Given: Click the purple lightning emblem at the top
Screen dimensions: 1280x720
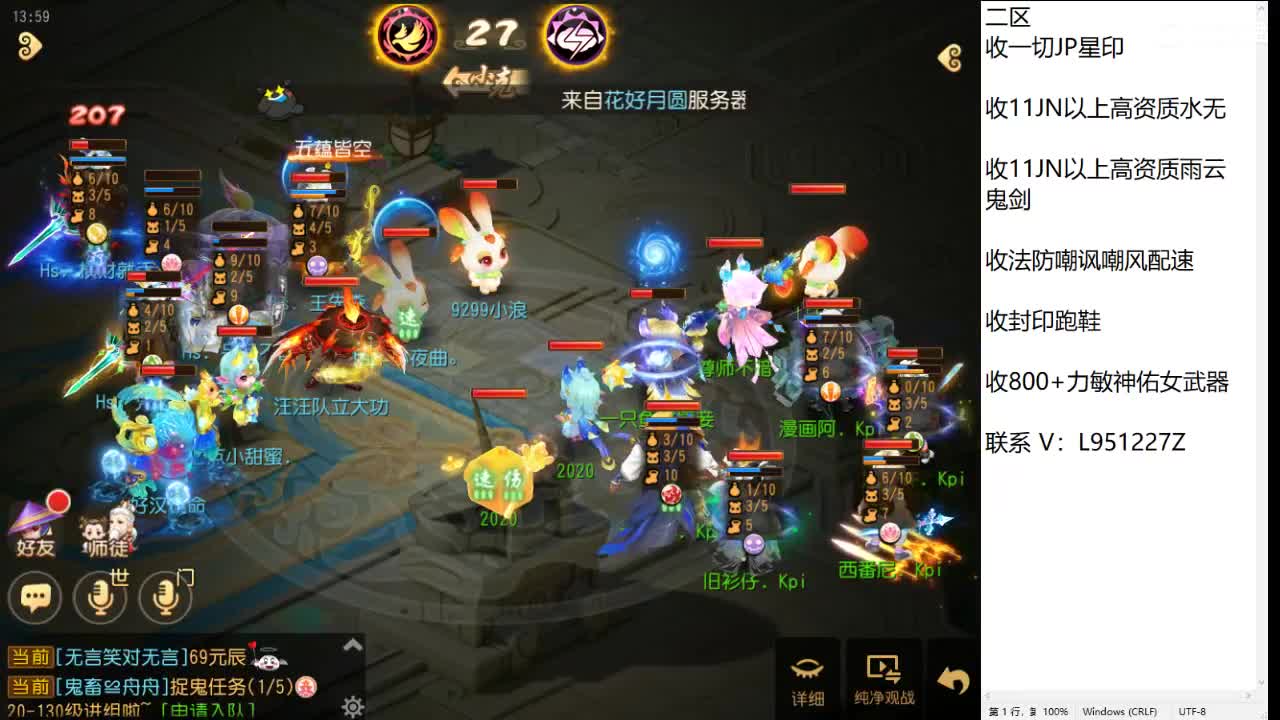Looking at the screenshot, I should pyautogui.click(x=578, y=36).
